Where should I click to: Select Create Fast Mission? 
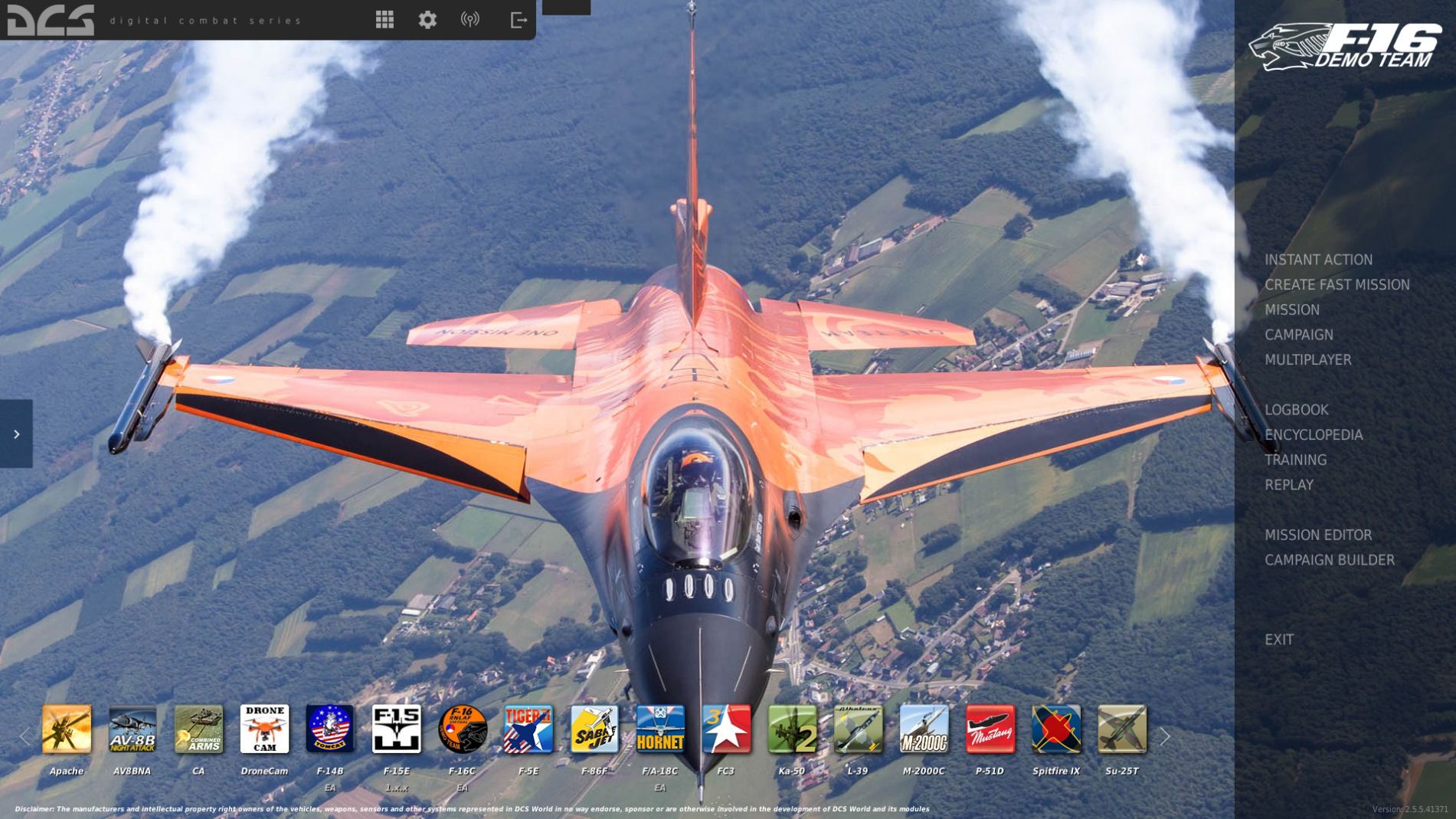[1337, 285]
